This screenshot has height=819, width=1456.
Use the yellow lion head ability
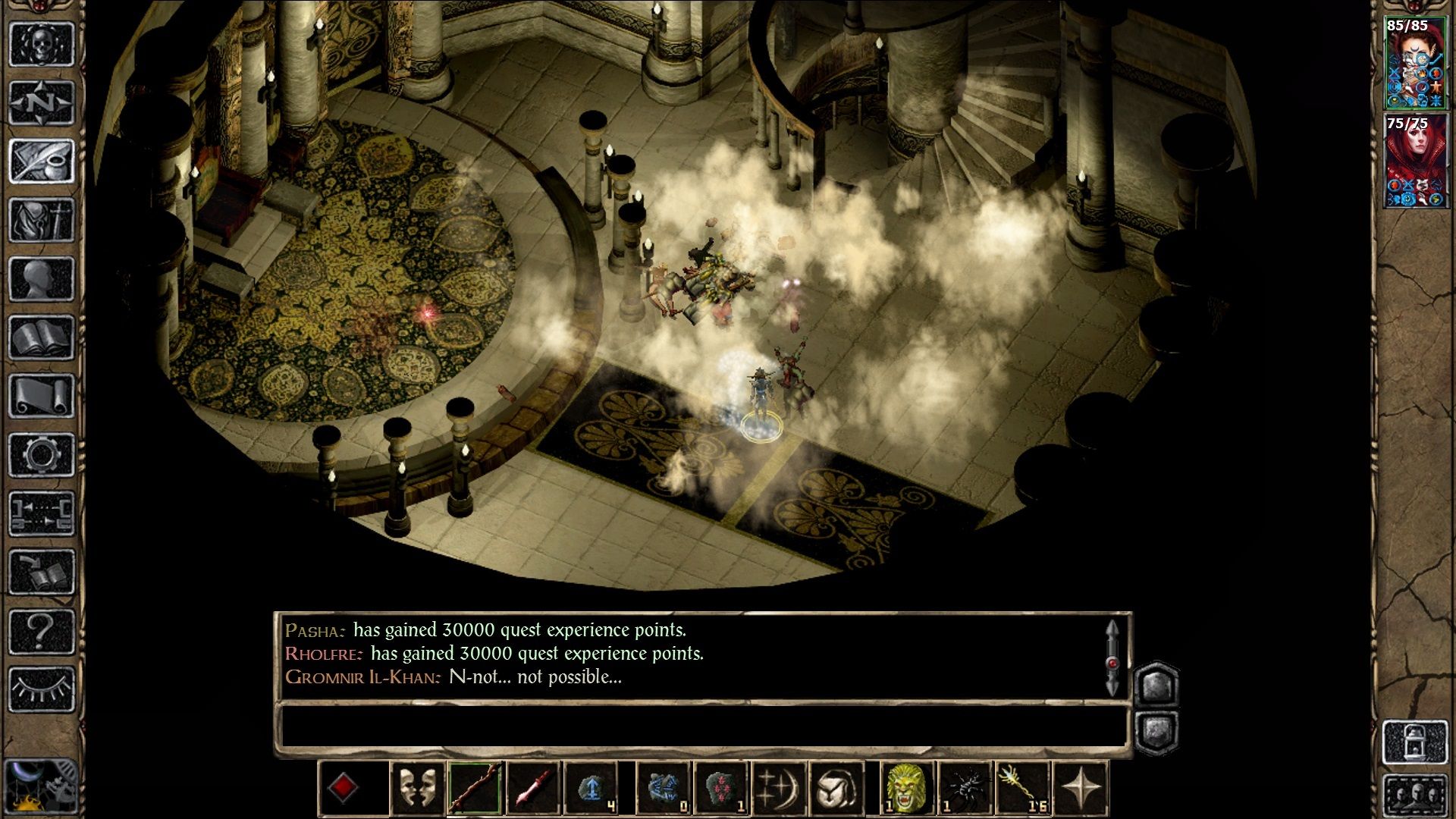[x=907, y=788]
